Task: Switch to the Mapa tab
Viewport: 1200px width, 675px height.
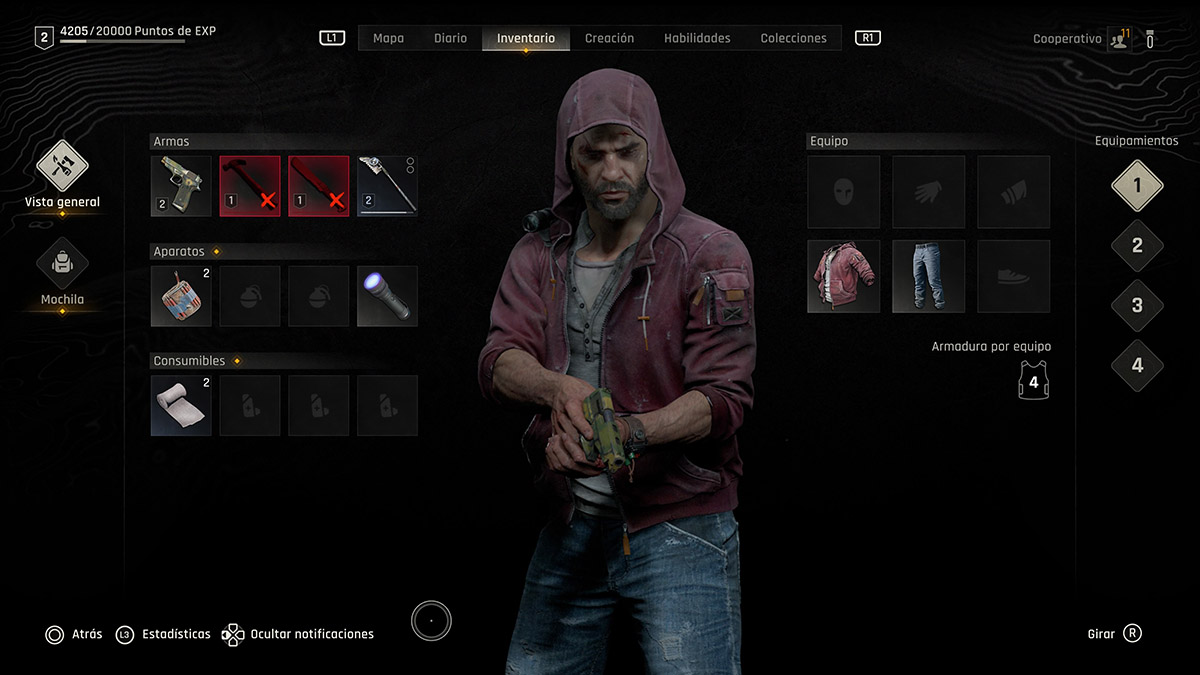Action: coord(388,38)
